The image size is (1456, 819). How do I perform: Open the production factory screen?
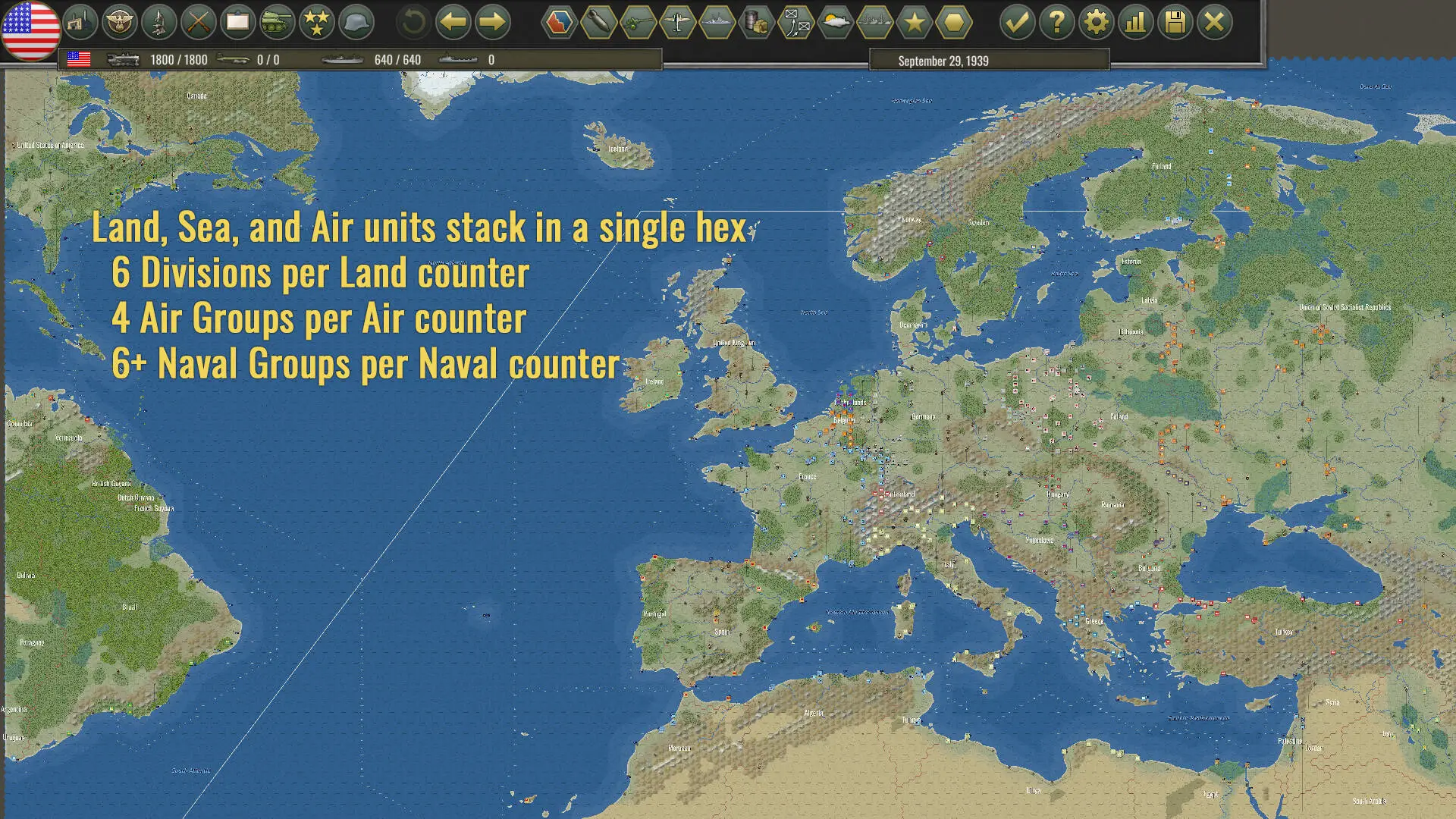tap(82, 23)
